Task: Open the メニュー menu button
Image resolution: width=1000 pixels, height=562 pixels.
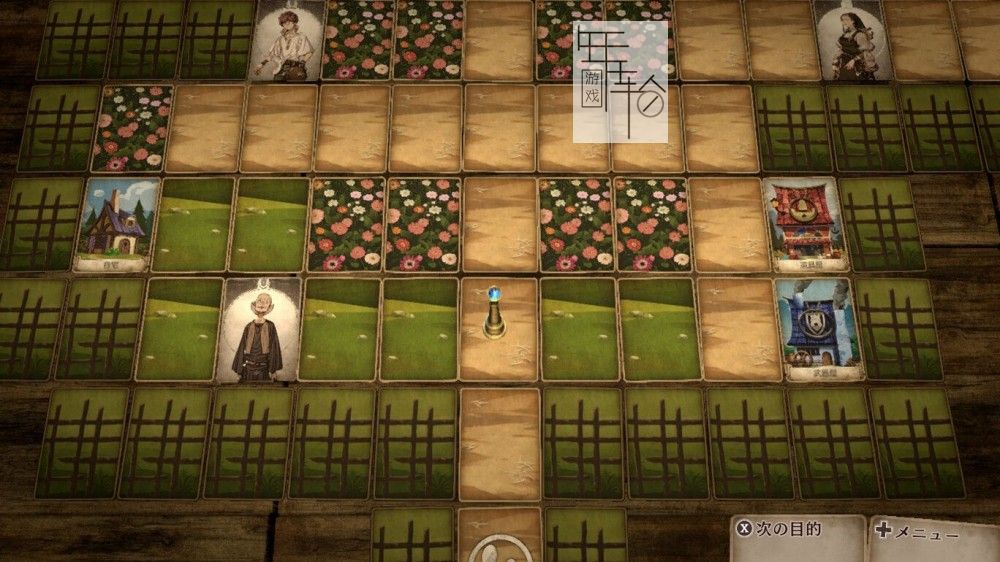Action: click(x=932, y=532)
